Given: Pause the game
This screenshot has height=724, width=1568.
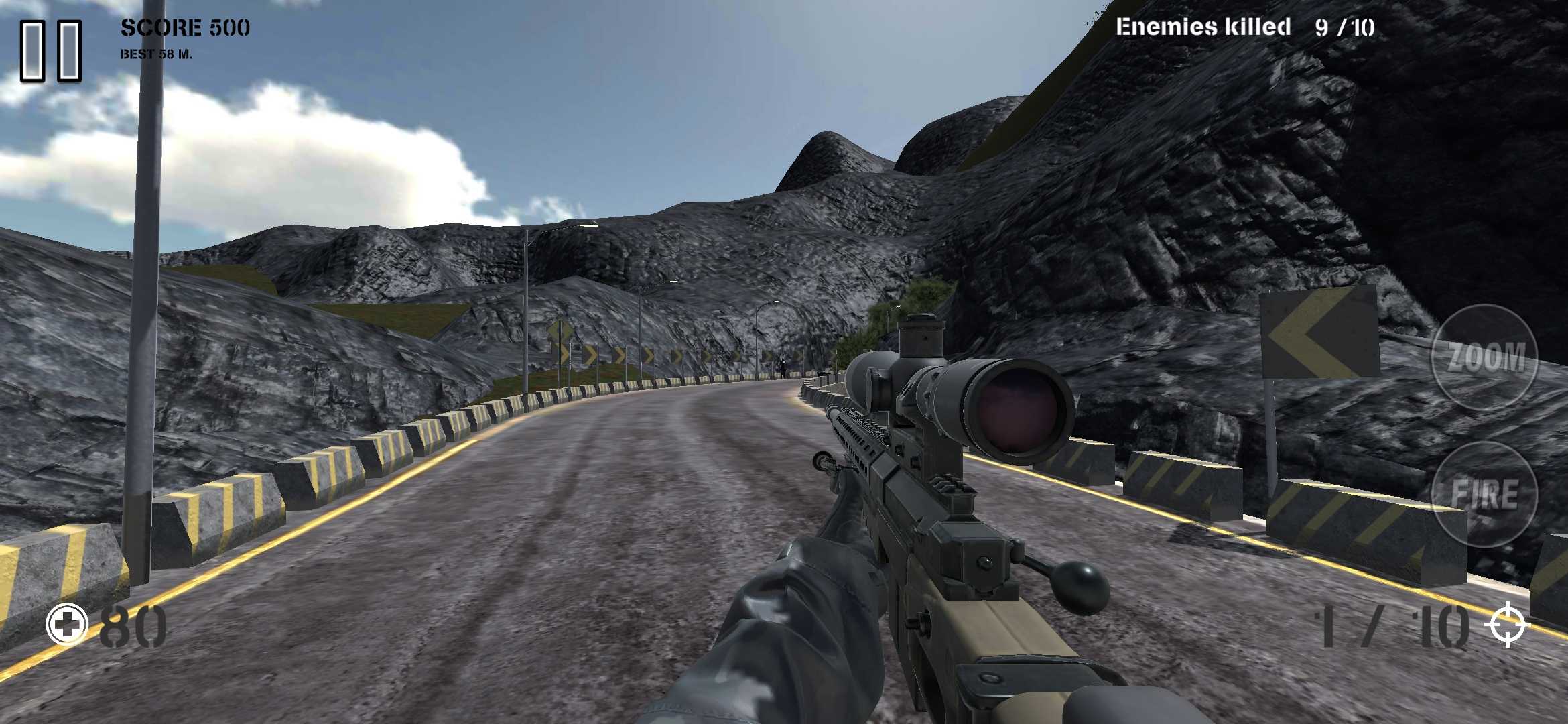Looking at the screenshot, I should pyautogui.click(x=51, y=51).
